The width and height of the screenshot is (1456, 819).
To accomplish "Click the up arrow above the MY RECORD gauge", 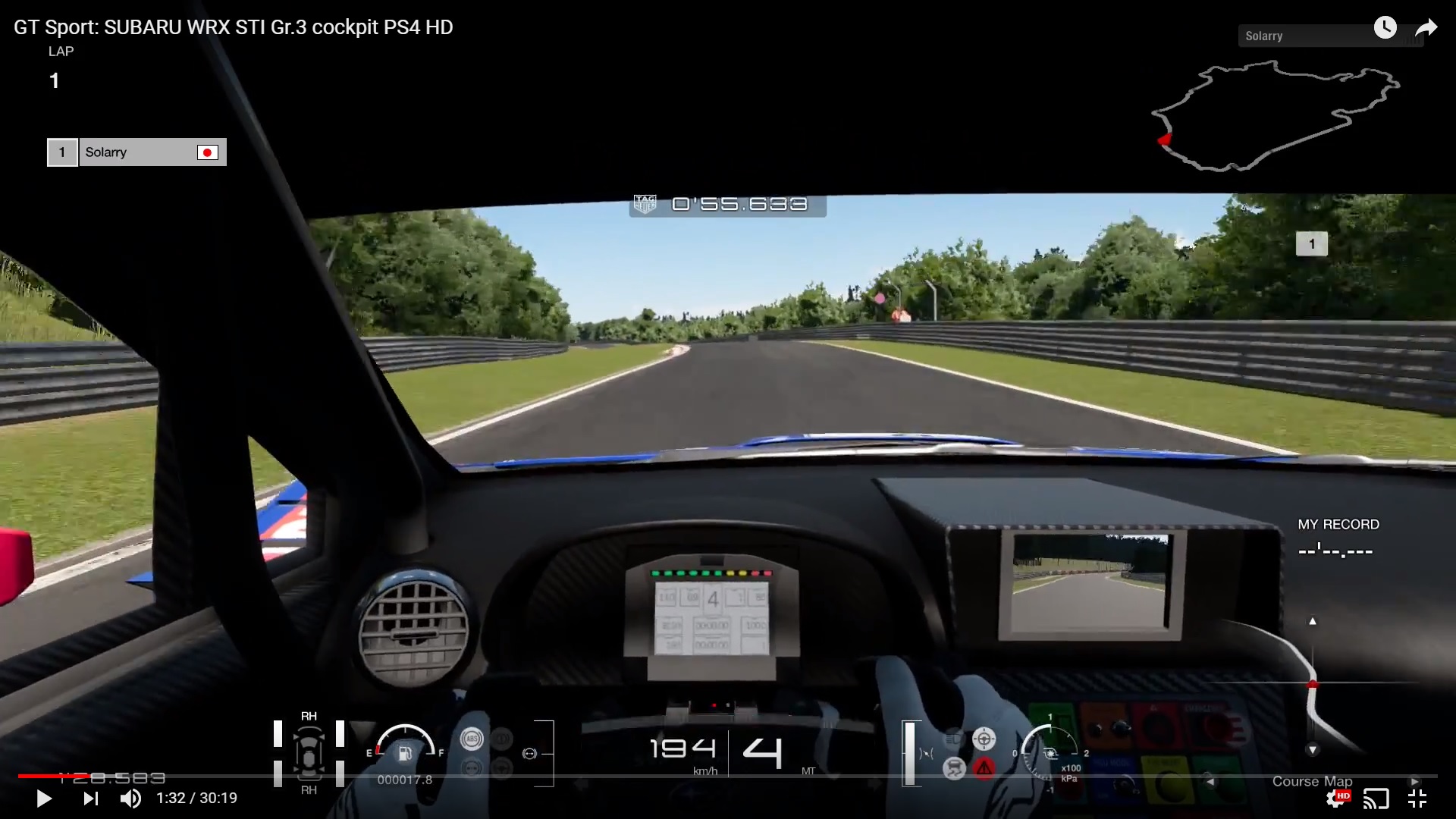I will (1313, 620).
